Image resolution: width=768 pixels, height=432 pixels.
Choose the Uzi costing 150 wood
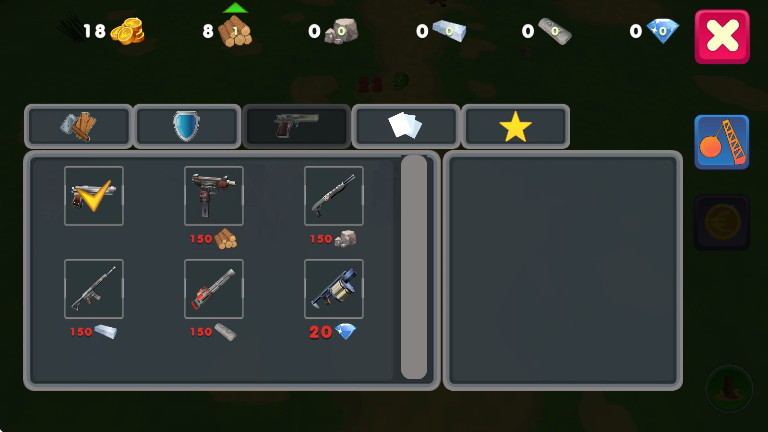(x=214, y=196)
